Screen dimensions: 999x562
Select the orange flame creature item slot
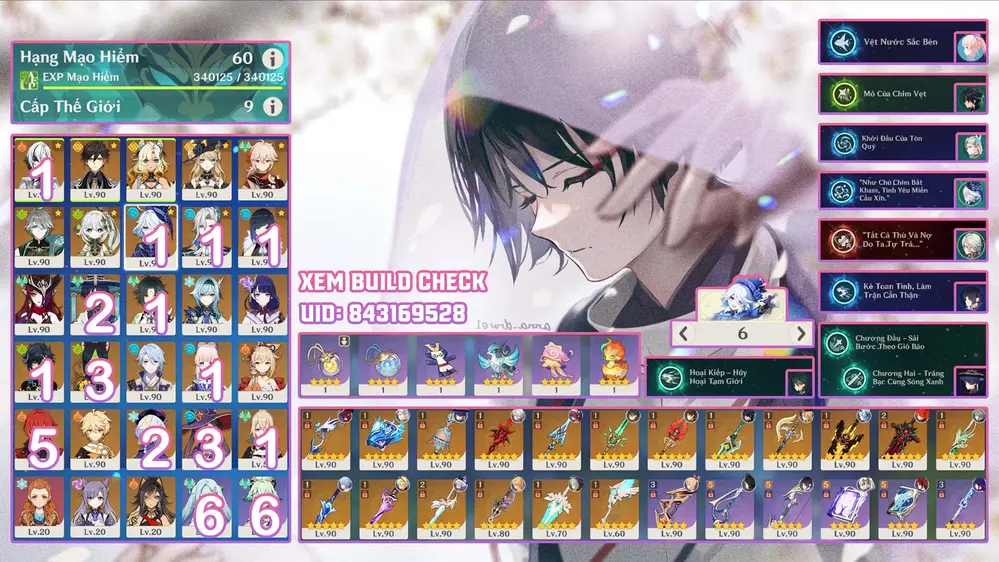pyautogui.click(x=611, y=364)
